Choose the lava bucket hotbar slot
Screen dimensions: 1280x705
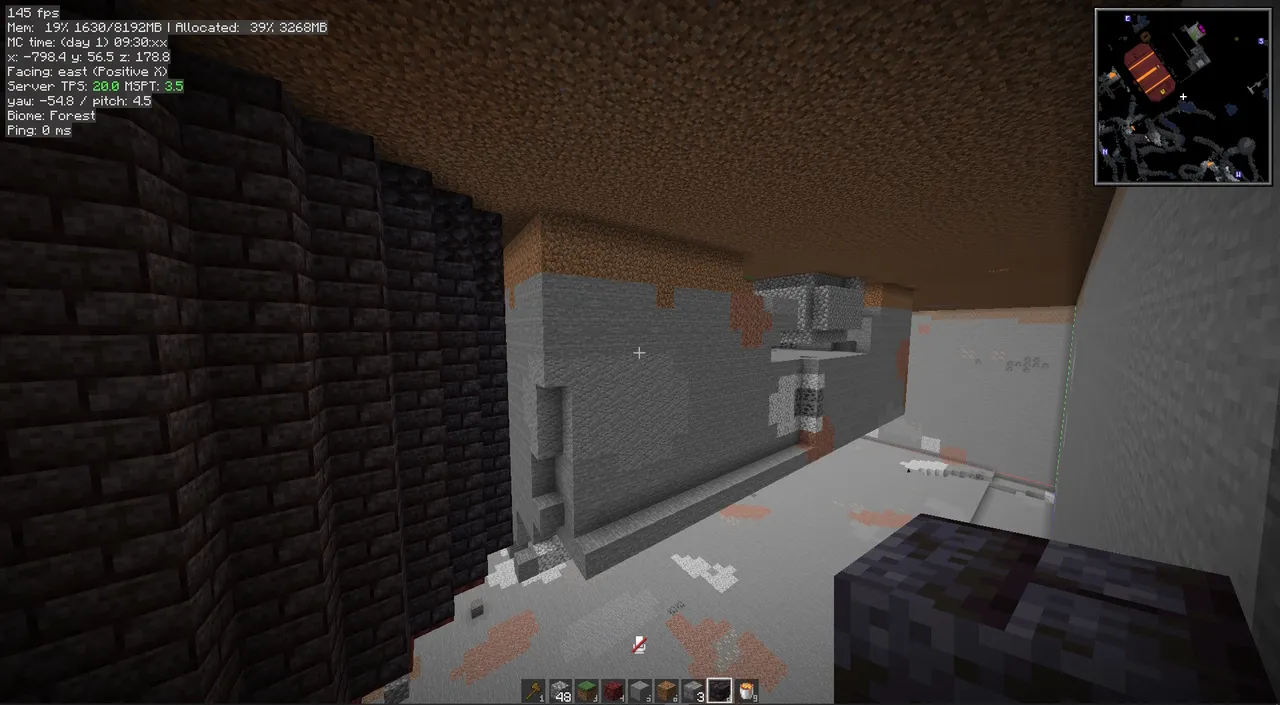coord(745,690)
